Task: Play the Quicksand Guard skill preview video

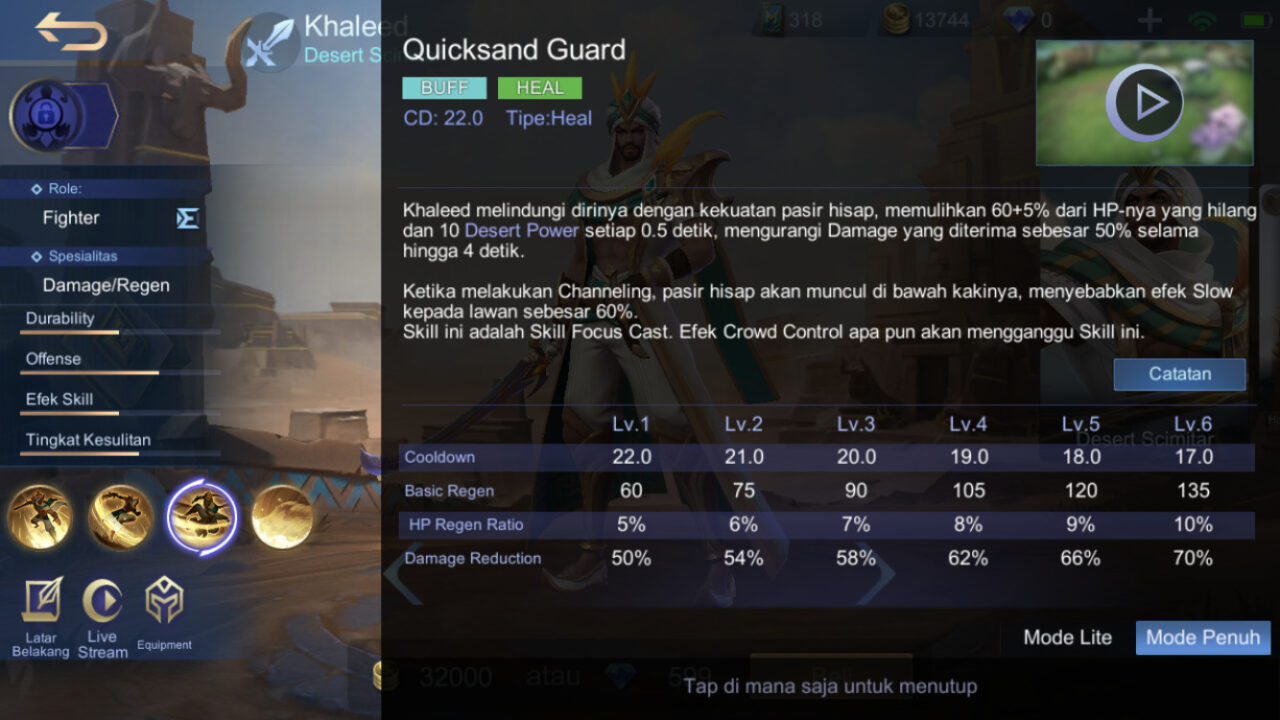Action: coord(1144,102)
